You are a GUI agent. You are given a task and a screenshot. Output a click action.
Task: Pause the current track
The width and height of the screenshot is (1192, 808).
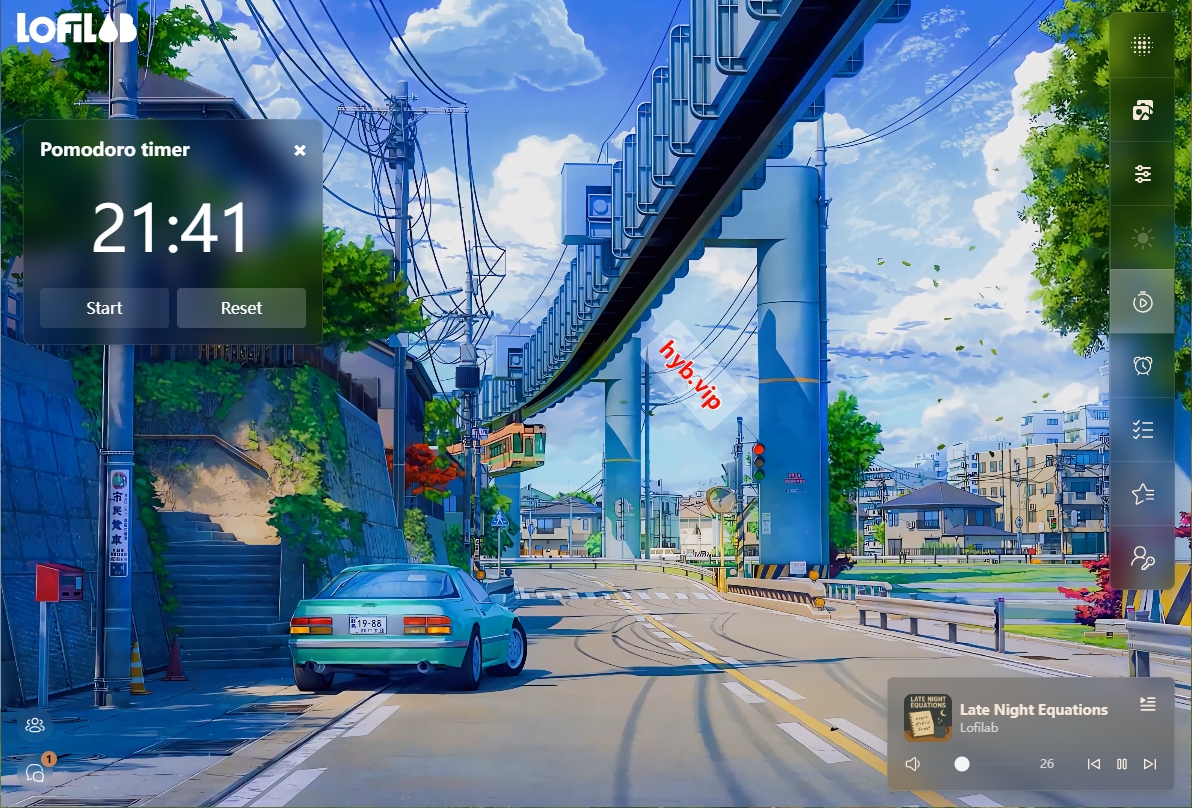[x=1122, y=764]
